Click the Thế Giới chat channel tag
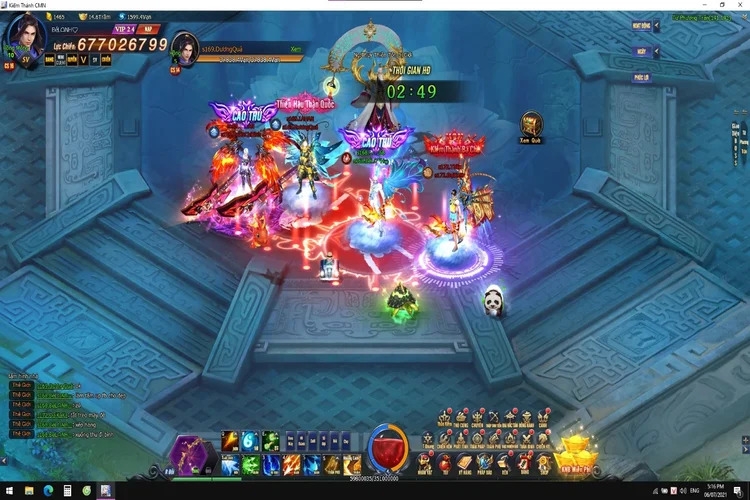Viewport: 750px width, 500px height. (18, 384)
